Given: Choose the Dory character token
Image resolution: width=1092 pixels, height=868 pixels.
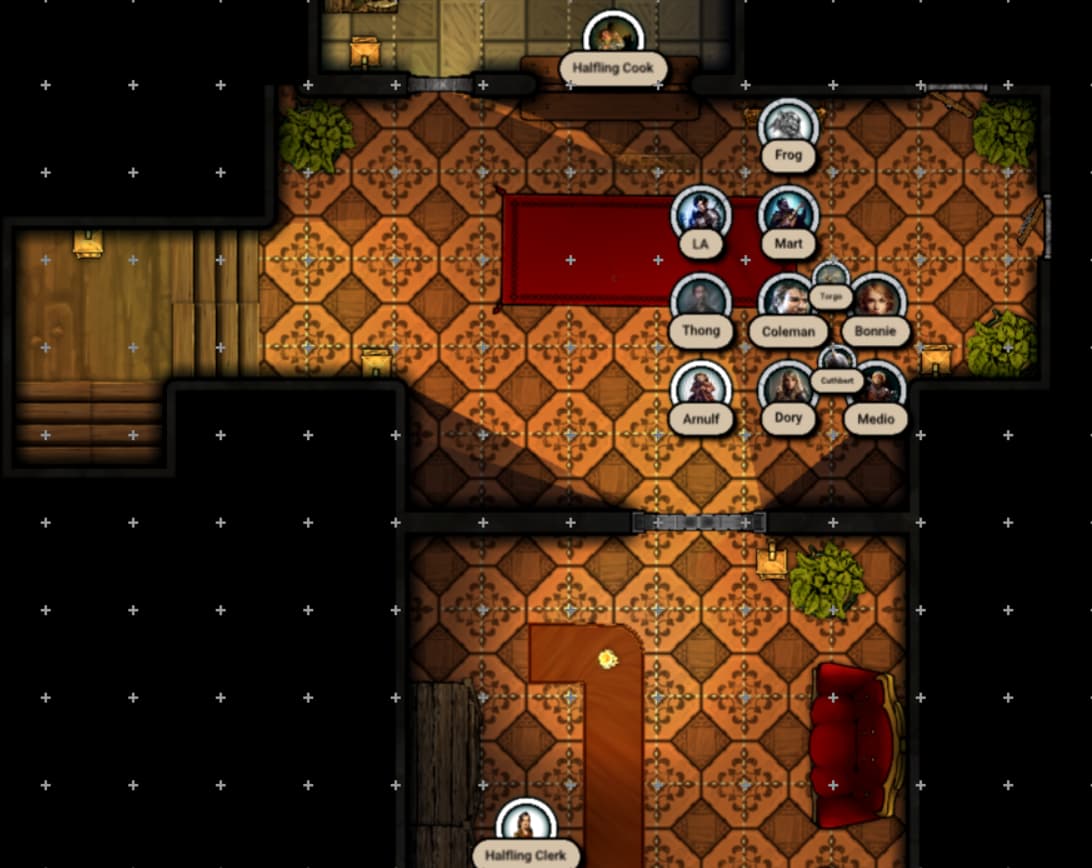Looking at the screenshot, I should [787, 387].
